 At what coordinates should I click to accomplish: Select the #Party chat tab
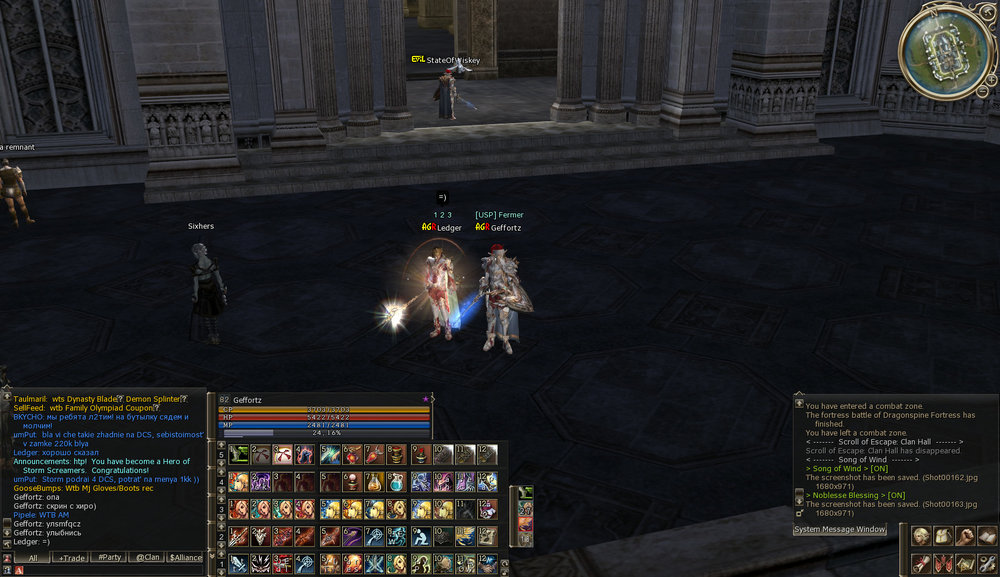(x=108, y=558)
